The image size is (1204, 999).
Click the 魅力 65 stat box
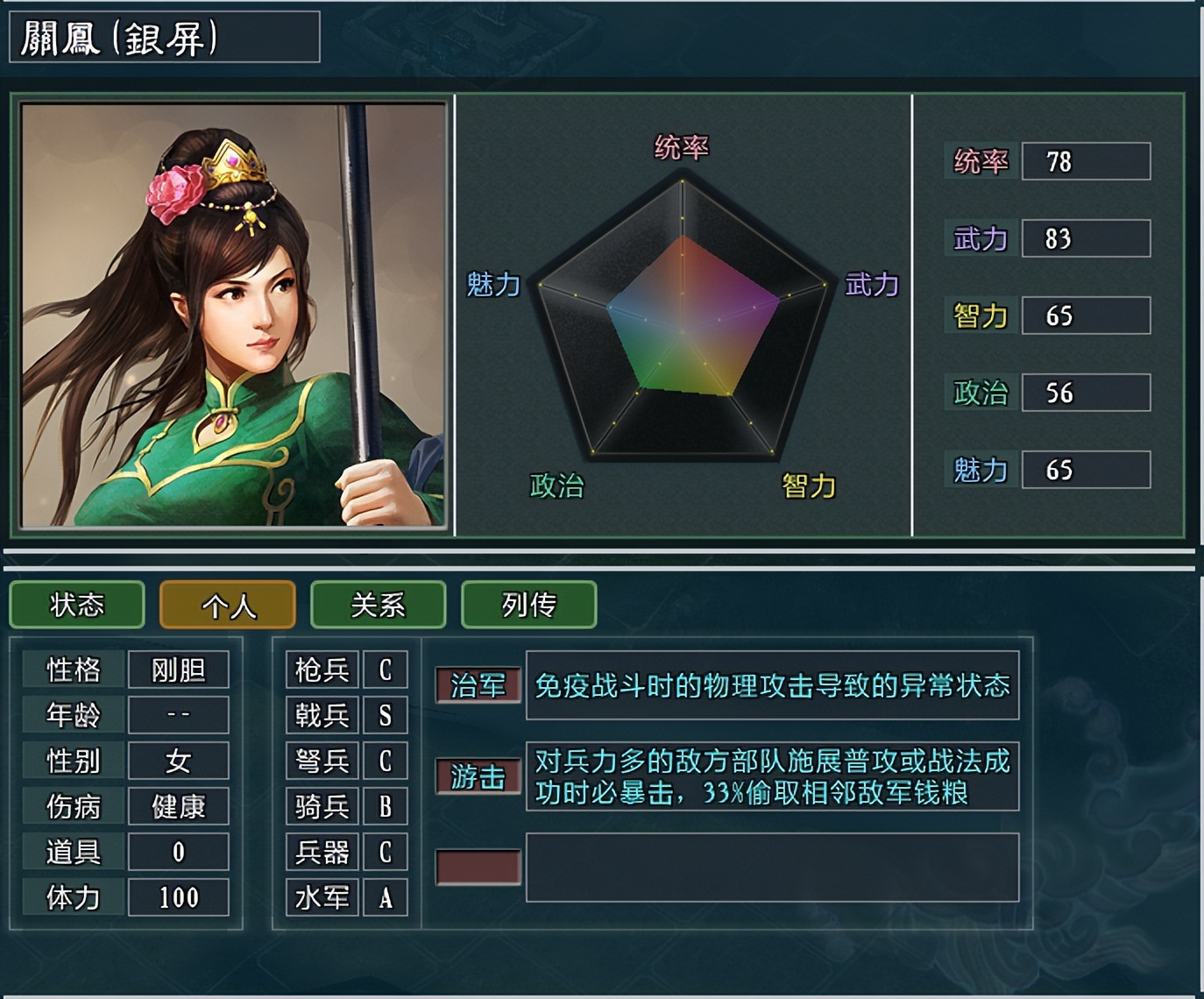click(1086, 470)
